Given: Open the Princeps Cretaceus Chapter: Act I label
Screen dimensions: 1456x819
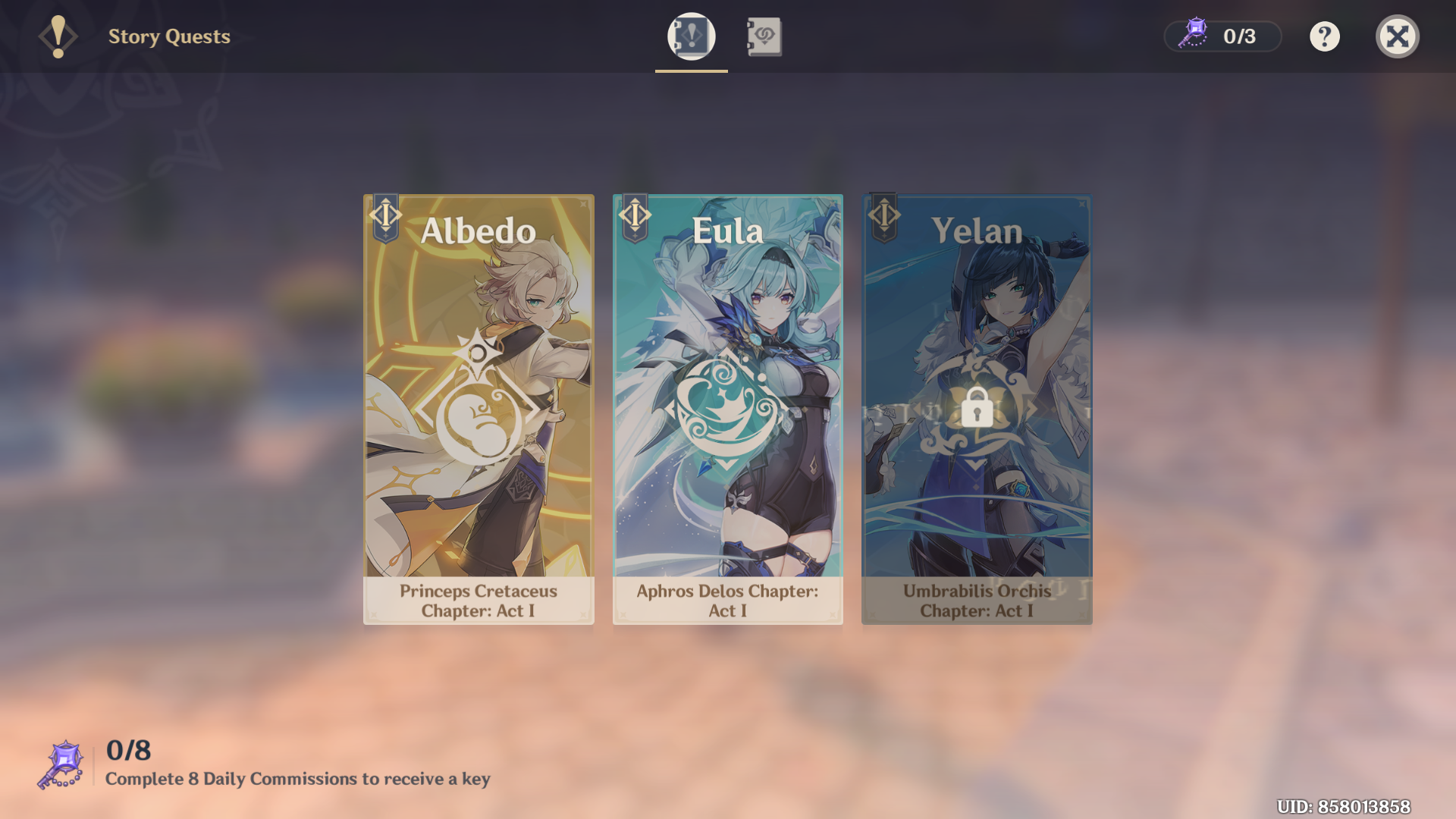Looking at the screenshot, I should [478, 601].
